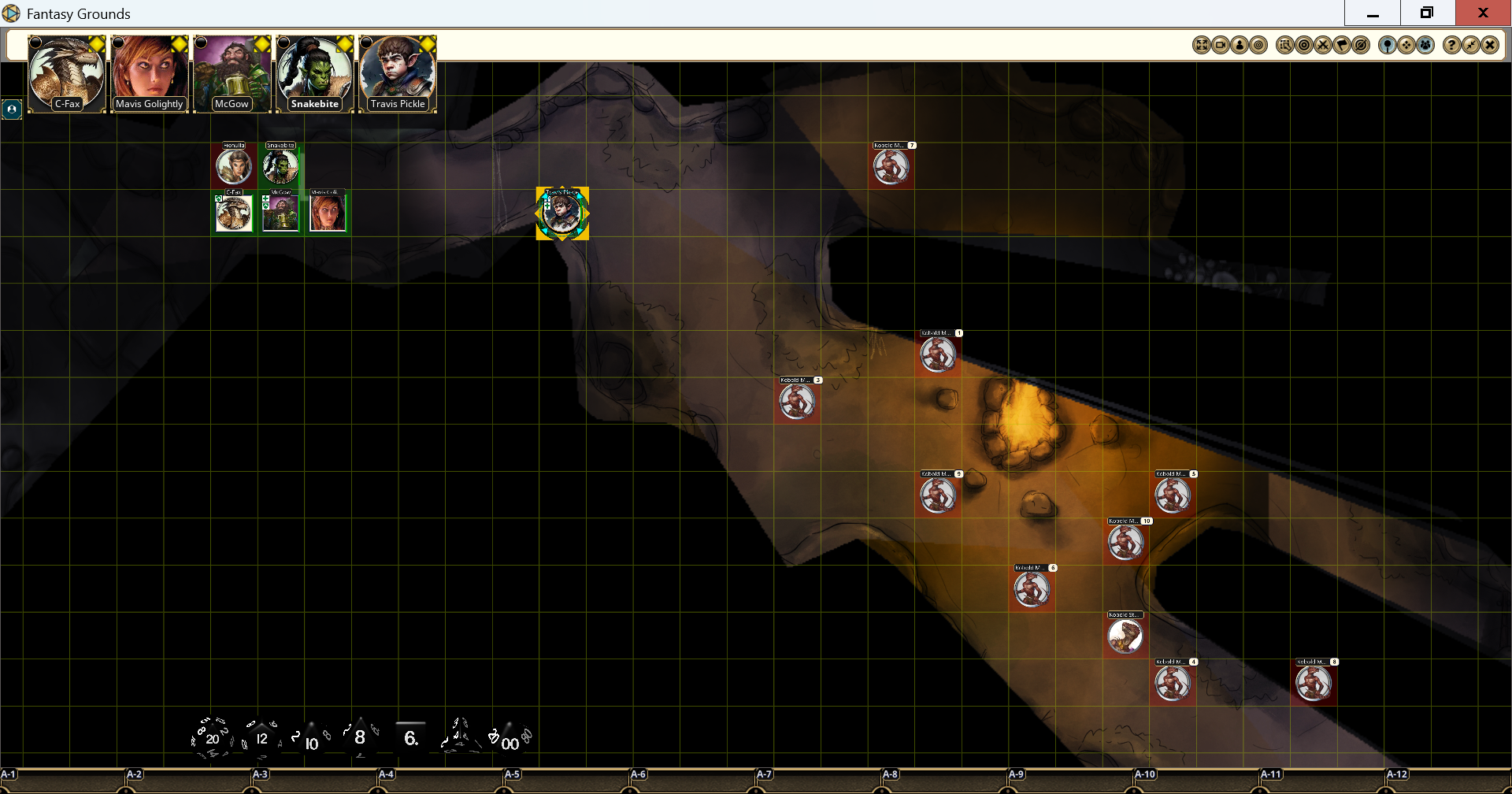Select the Travis Pickle token on the map
1512x794 pixels.
pyautogui.click(x=562, y=213)
